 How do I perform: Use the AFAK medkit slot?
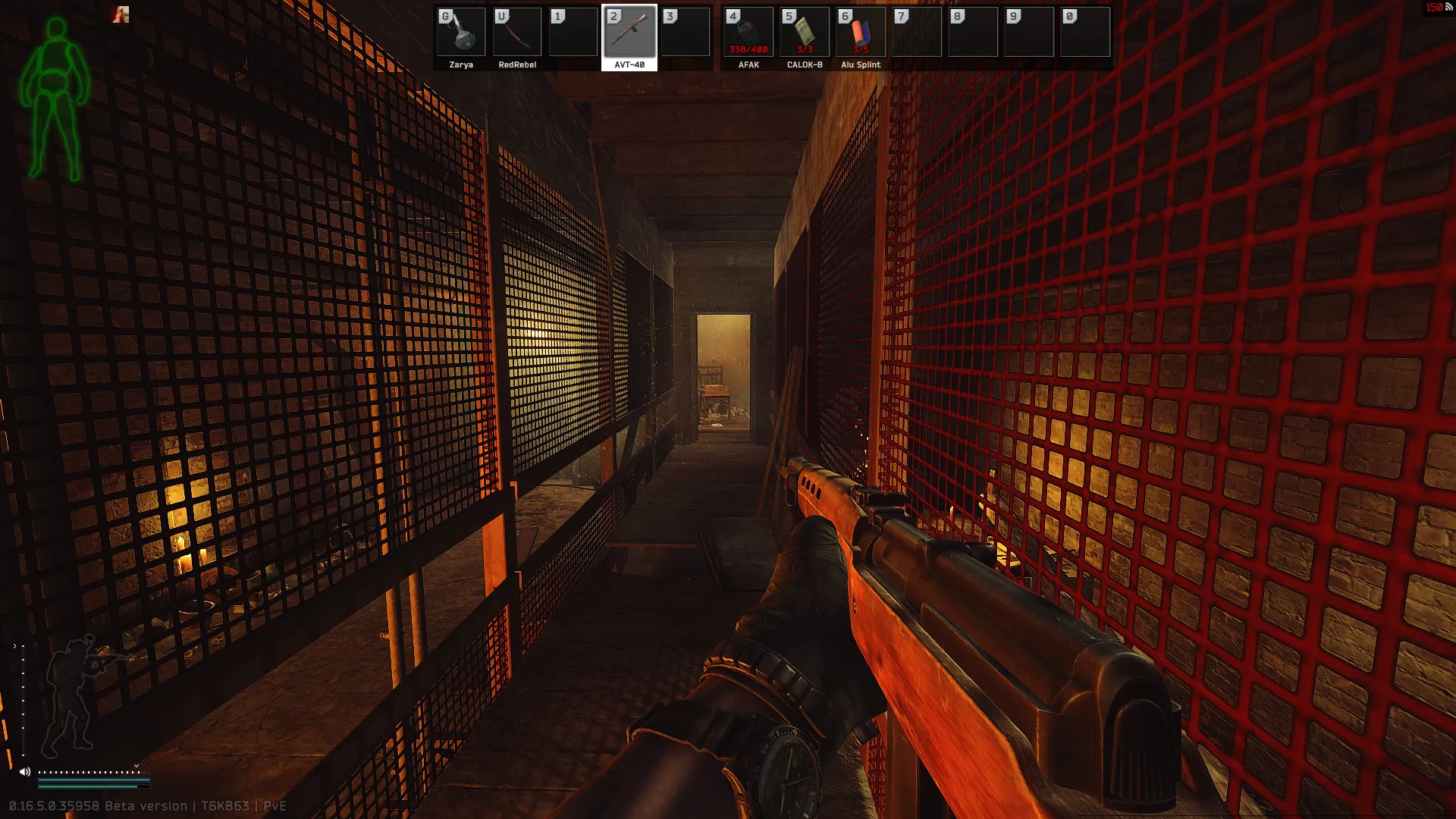click(748, 33)
